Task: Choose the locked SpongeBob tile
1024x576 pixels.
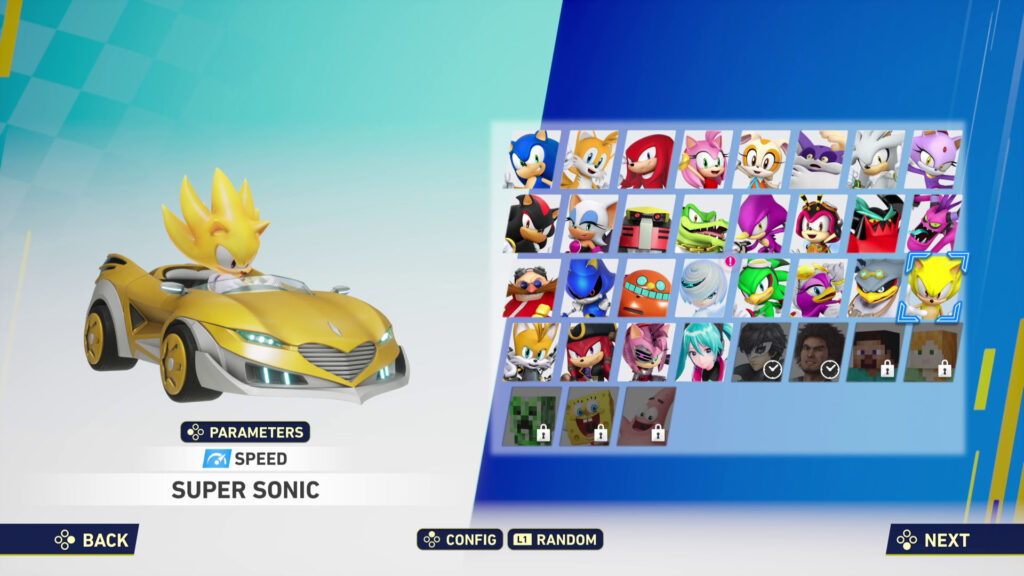Action: 589,416
